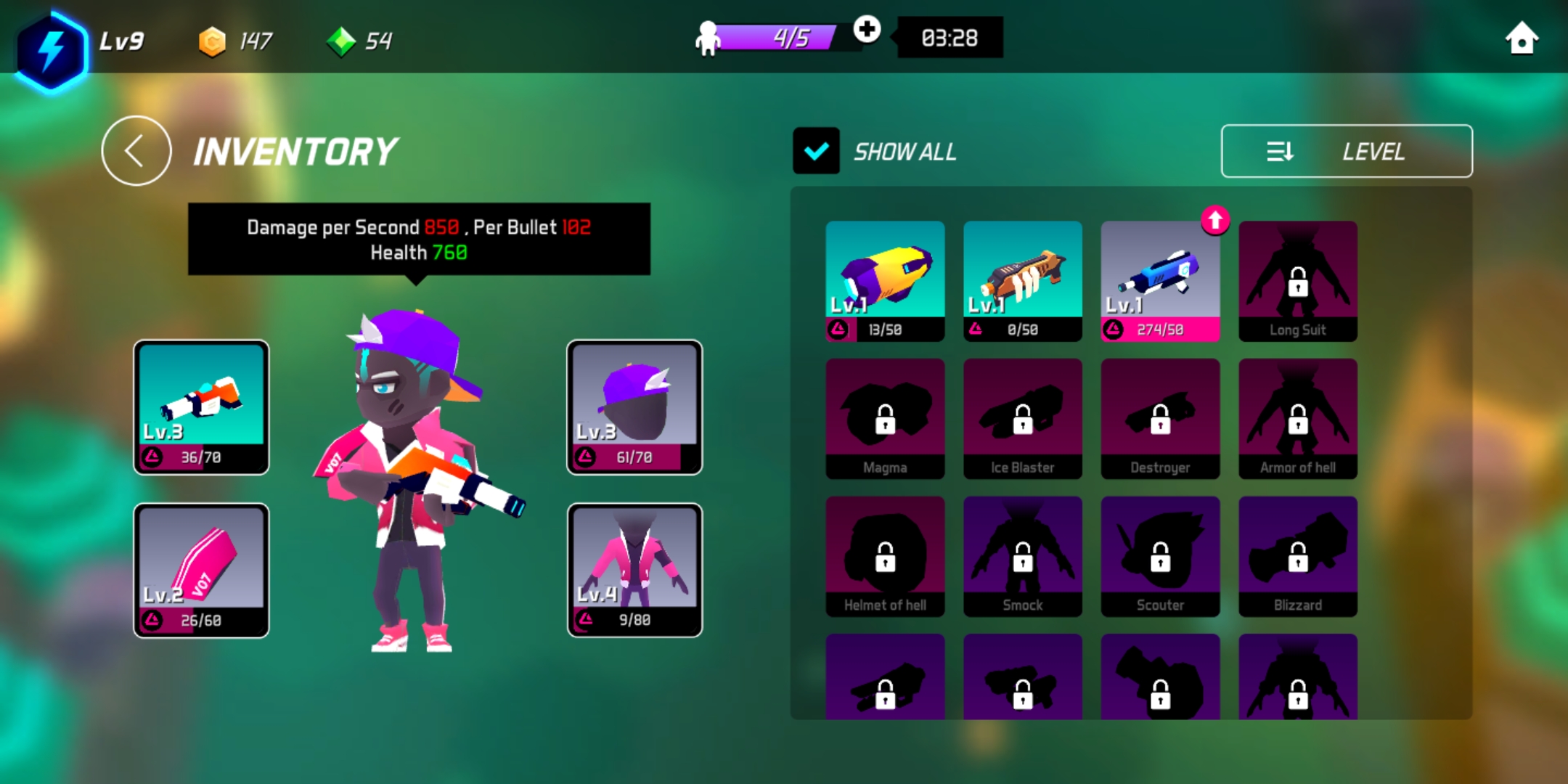Click the locked Long Suit item
1568x784 pixels.
[1298, 281]
